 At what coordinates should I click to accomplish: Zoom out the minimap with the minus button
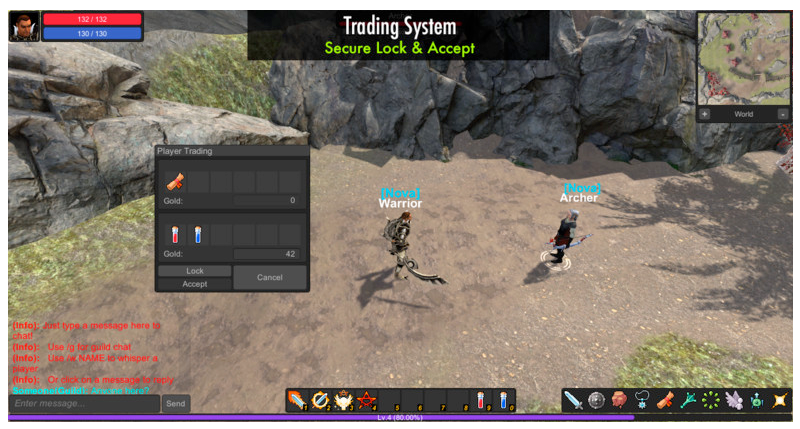tap(781, 114)
